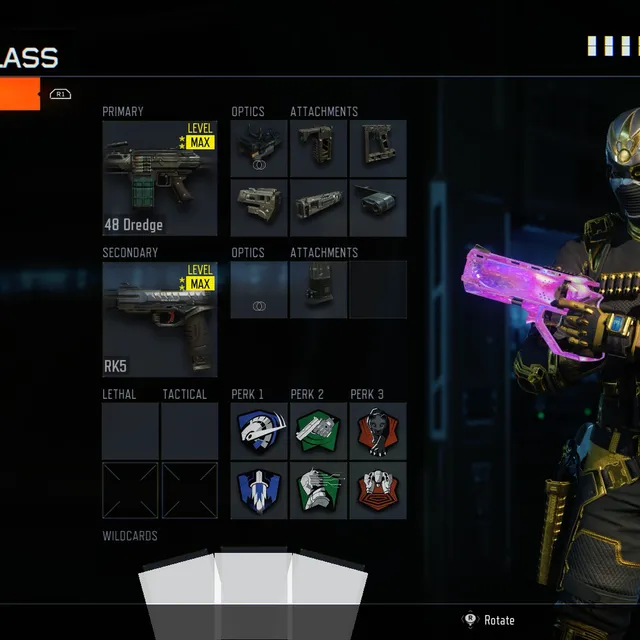Open the primary weapon optics slot
The image size is (640, 640).
259,149
